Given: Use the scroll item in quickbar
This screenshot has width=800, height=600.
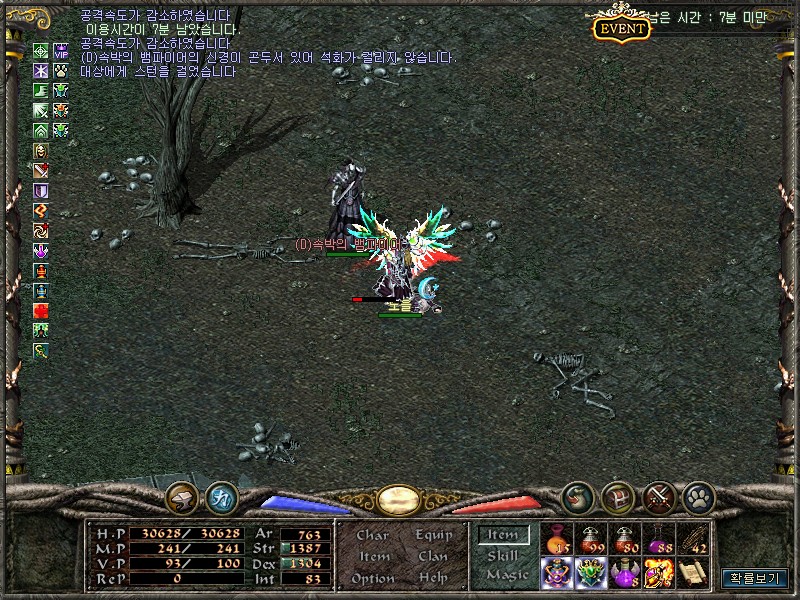Looking at the screenshot, I should (692, 572).
